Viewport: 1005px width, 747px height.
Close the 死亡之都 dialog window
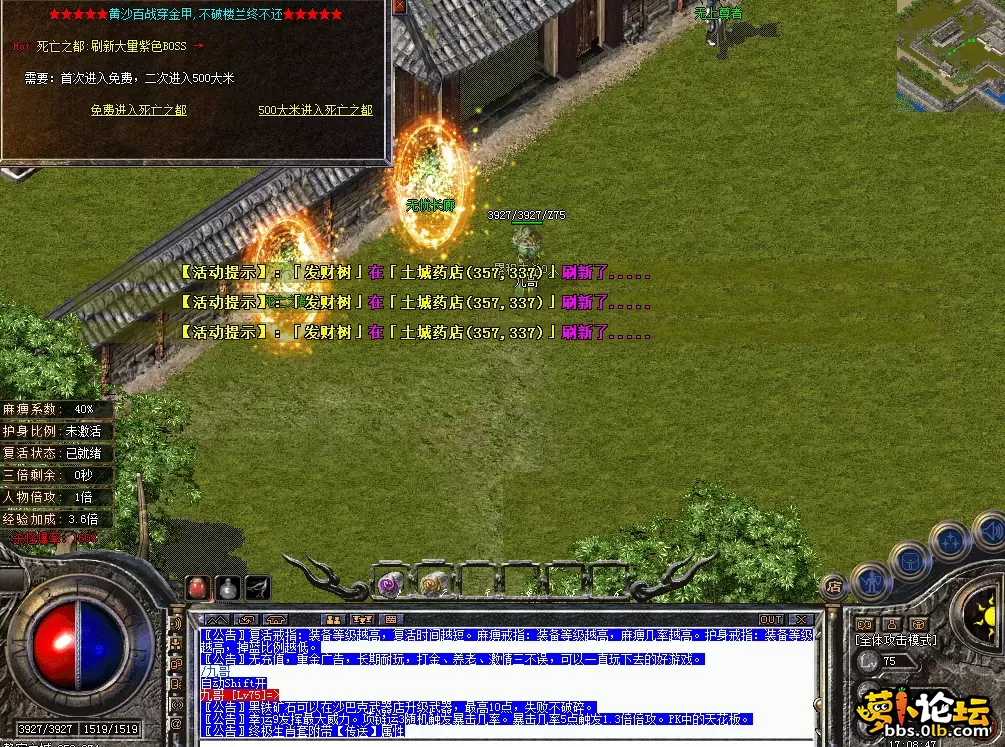(399, 7)
